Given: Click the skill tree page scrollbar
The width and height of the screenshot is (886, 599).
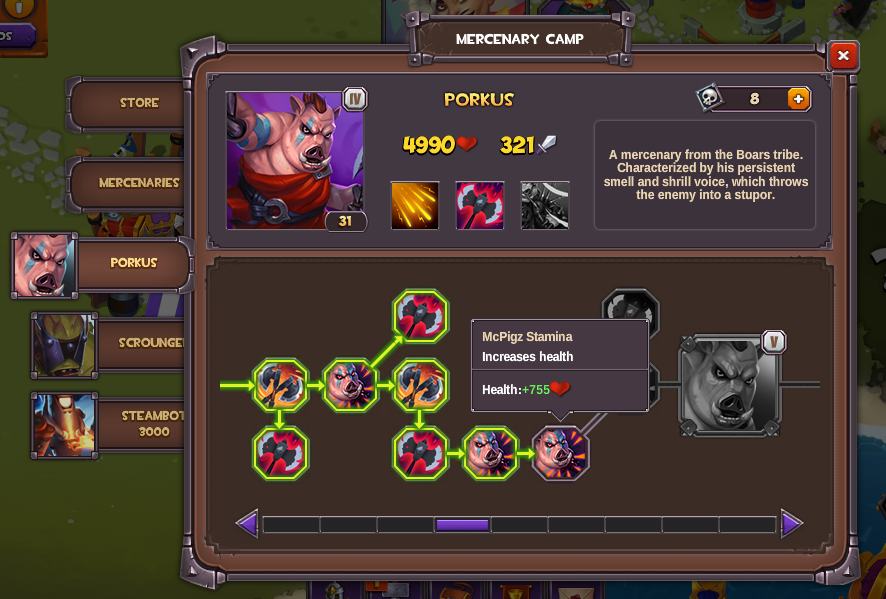Looking at the screenshot, I should [x=518, y=524].
